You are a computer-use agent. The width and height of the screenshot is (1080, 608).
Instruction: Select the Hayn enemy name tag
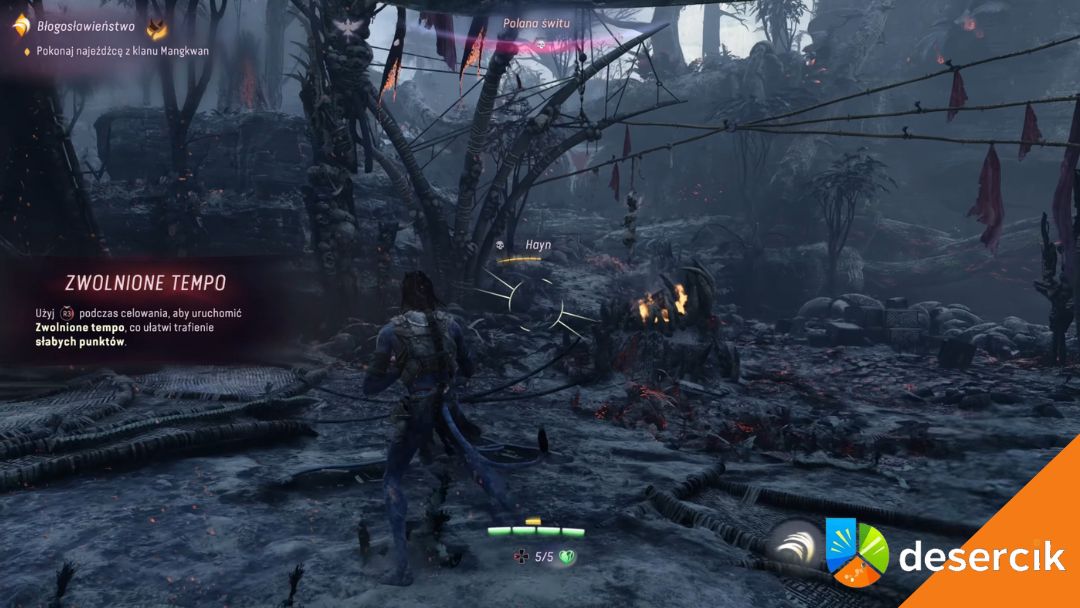[x=538, y=244]
